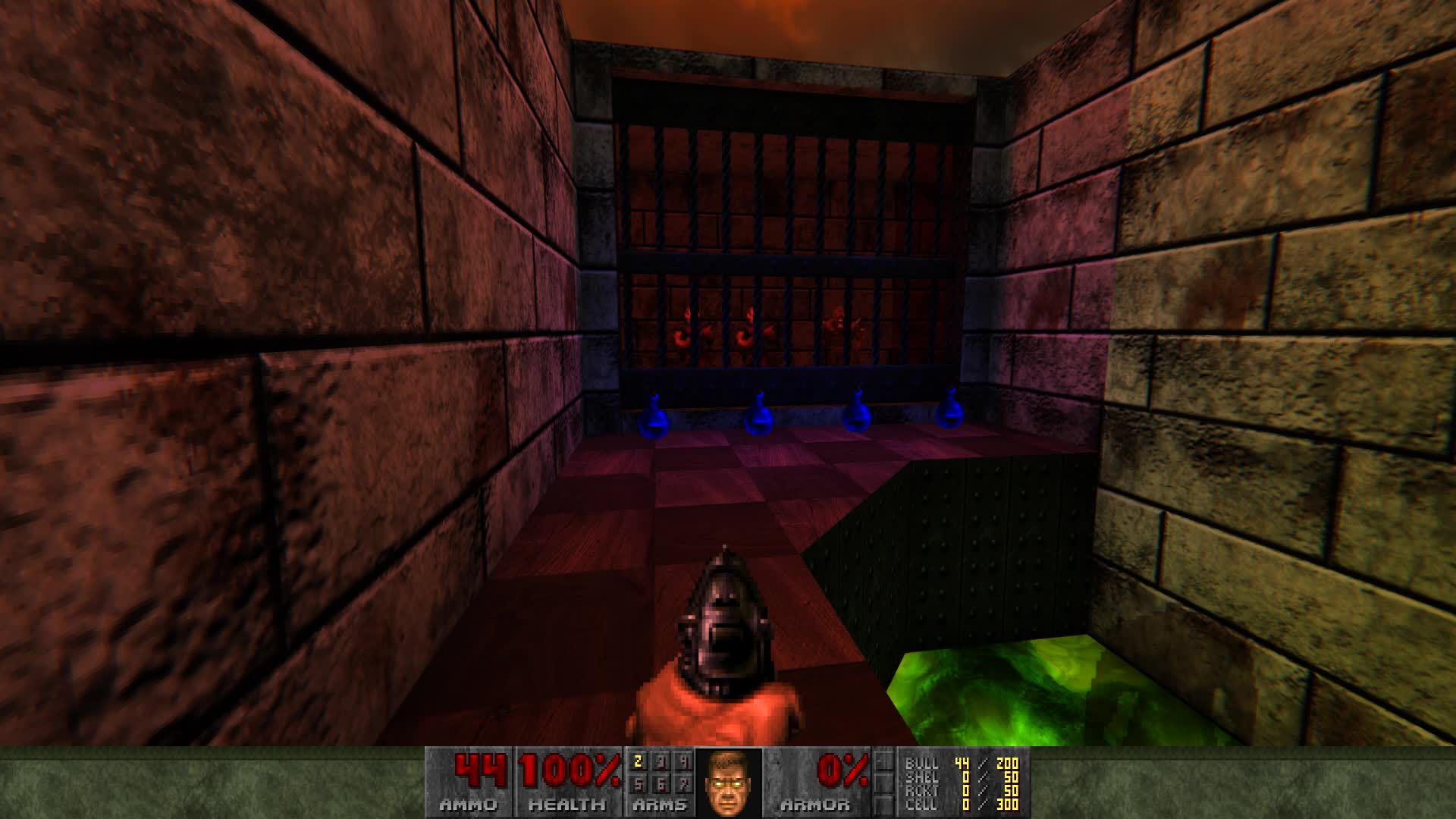Select the CELL ammo row showing 0/300

tap(959, 806)
